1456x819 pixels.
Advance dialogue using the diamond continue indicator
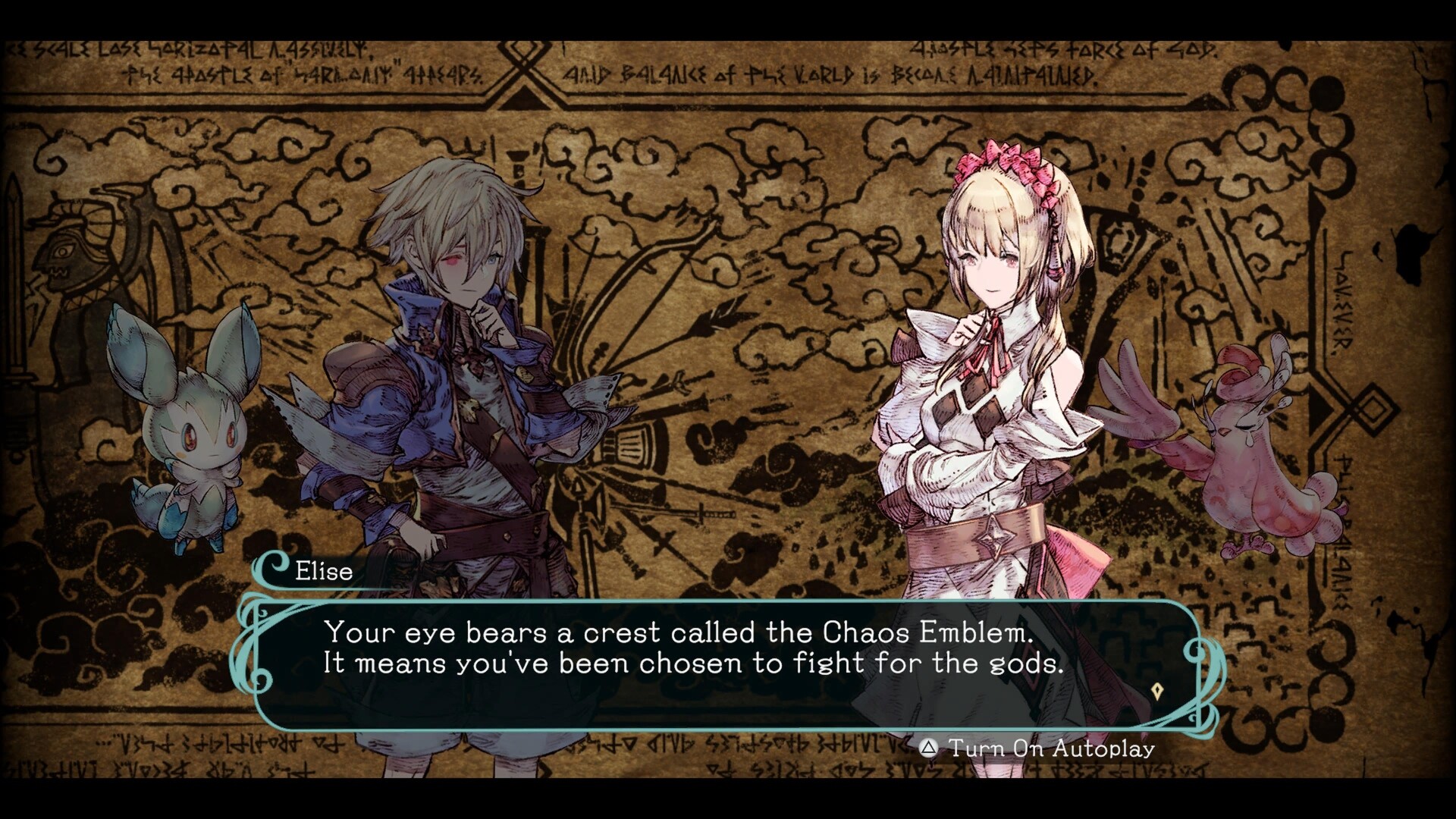click(x=1157, y=691)
